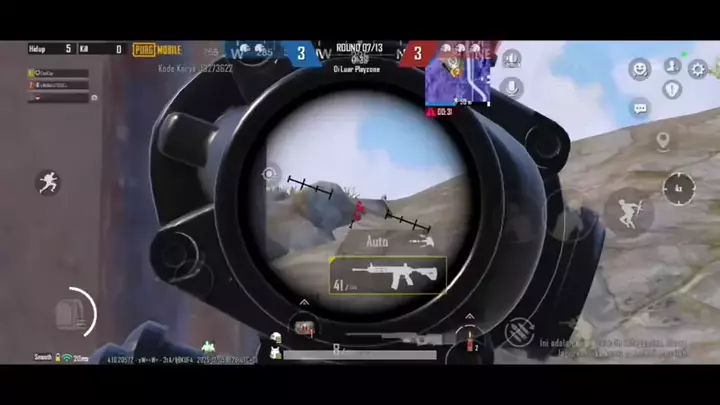Open the settings gear
The image size is (720, 405).
[697, 69]
